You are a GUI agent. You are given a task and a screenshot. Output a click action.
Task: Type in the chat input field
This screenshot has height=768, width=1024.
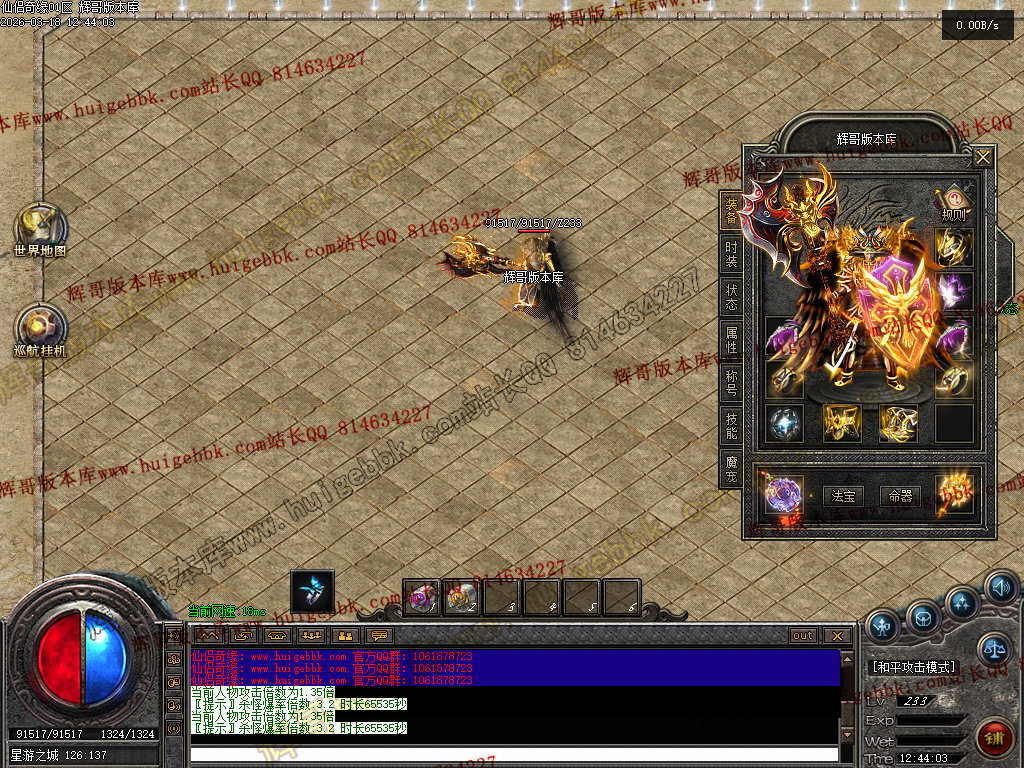pos(514,754)
